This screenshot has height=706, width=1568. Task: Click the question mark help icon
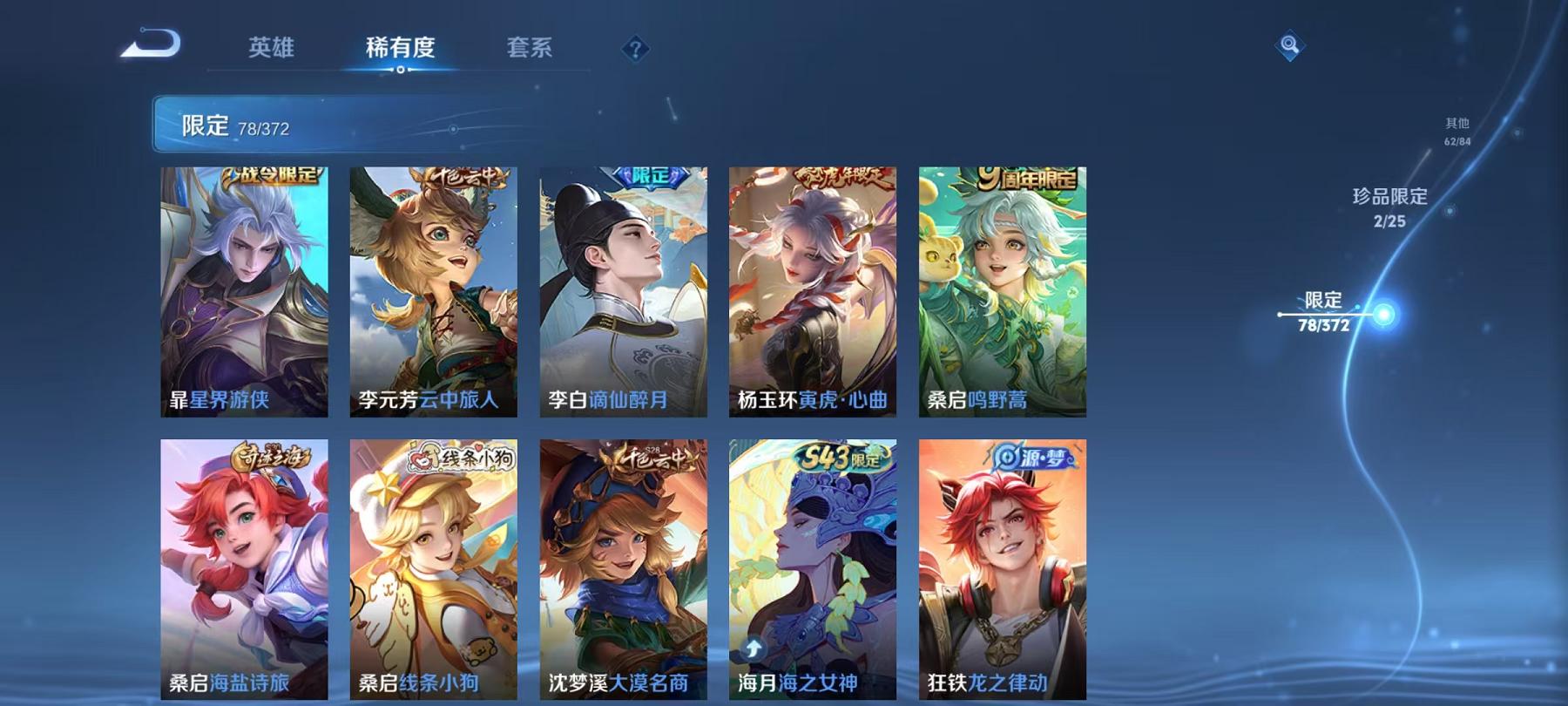637,50
